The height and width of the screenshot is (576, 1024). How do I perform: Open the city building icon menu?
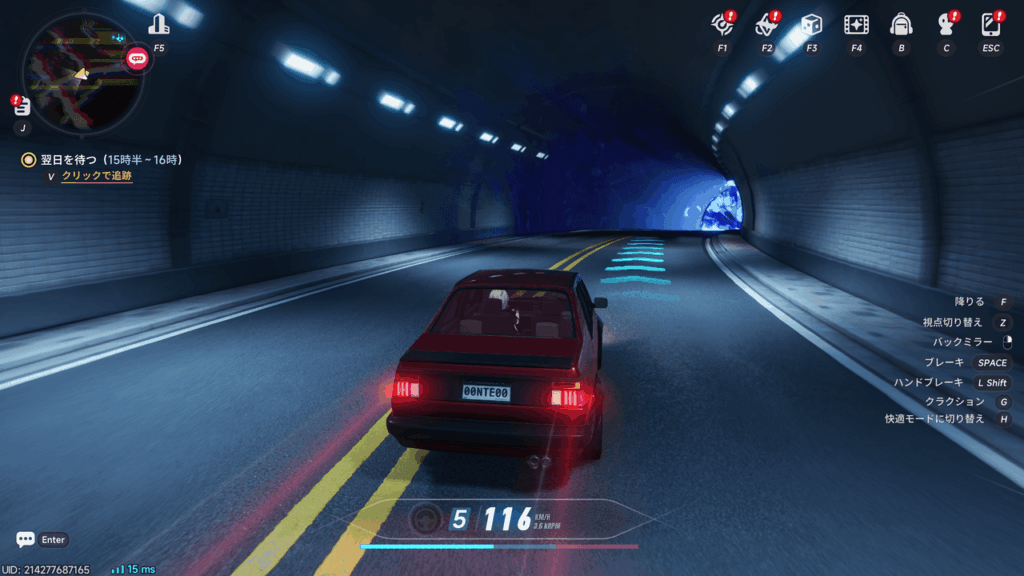coord(158,24)
